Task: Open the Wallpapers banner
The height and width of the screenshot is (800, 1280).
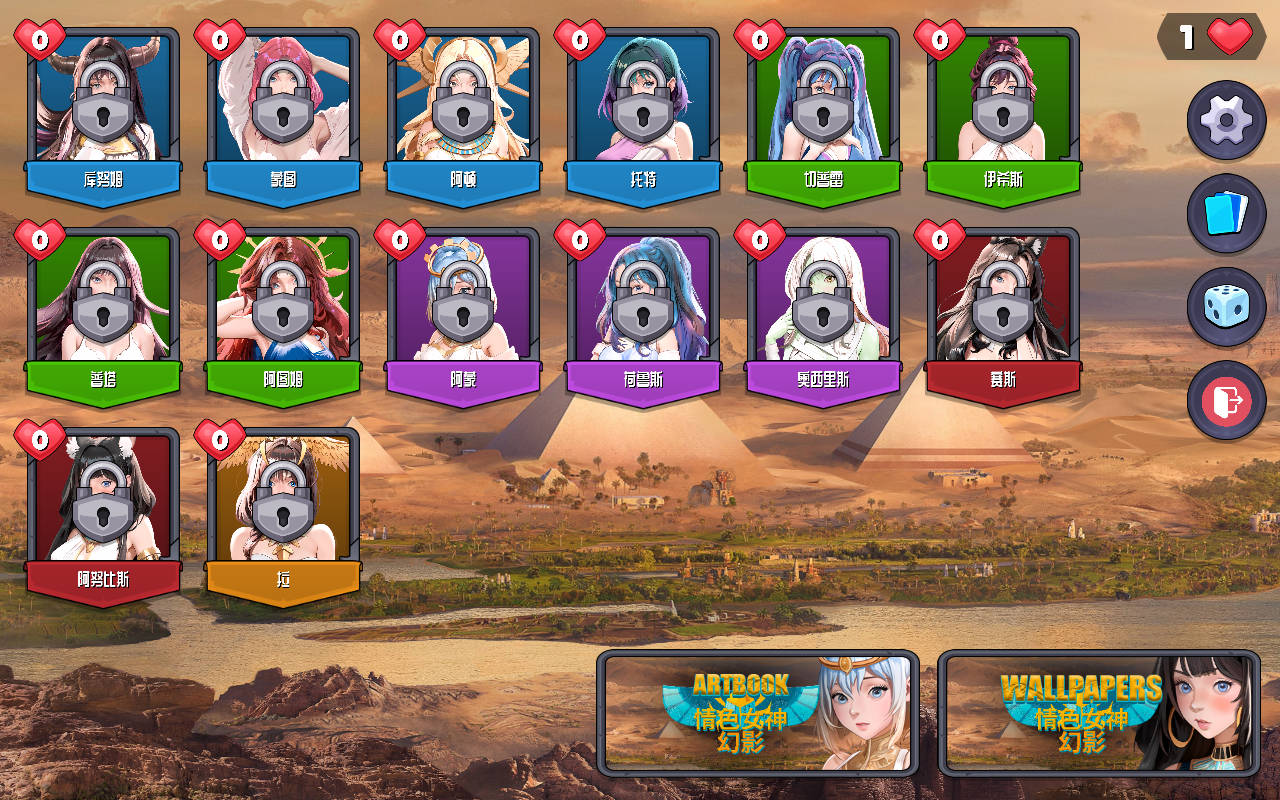Action: click(1099, 713)
